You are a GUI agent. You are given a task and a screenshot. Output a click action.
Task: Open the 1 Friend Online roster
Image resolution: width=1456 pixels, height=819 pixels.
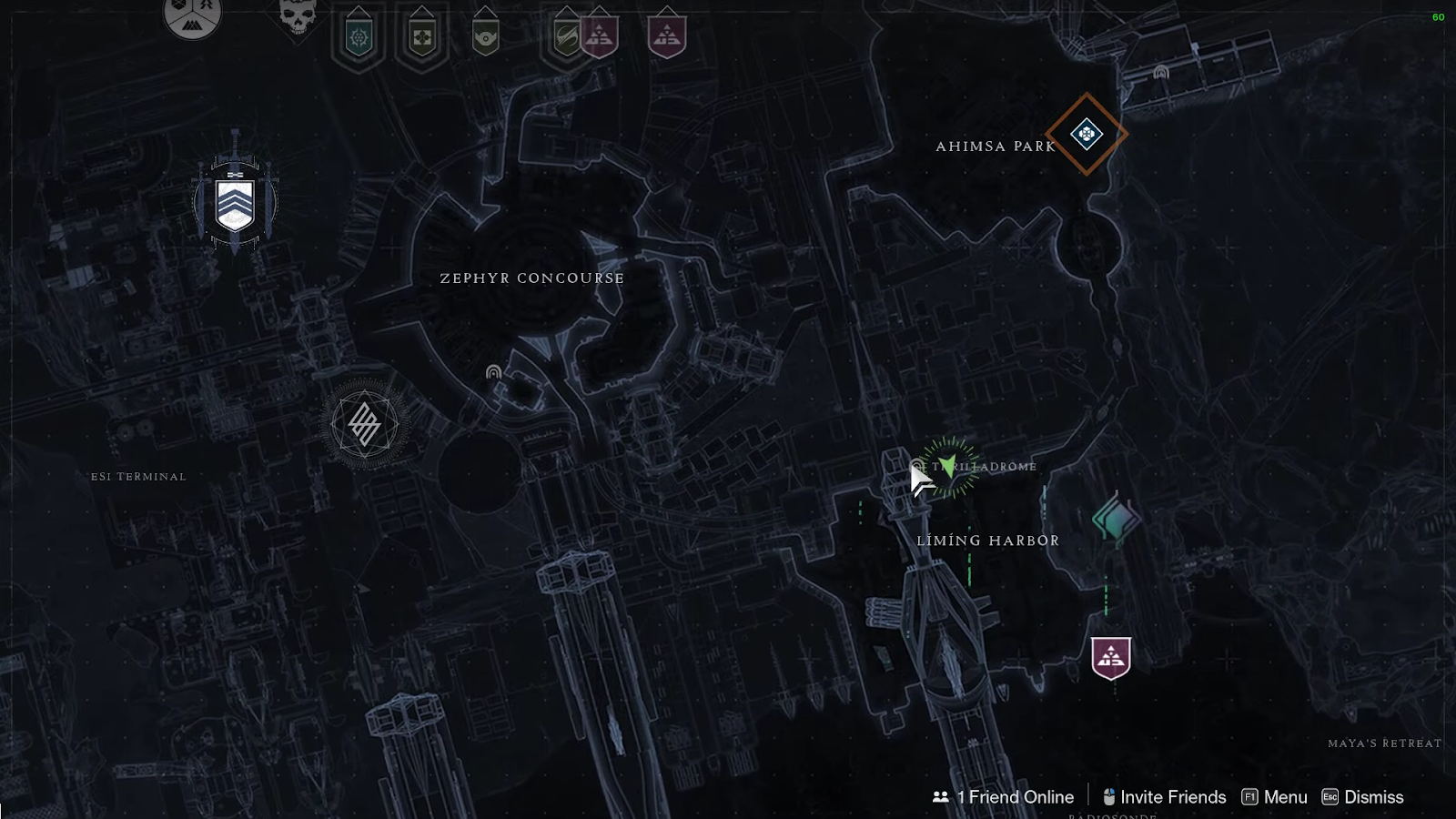pos(1004,797)
